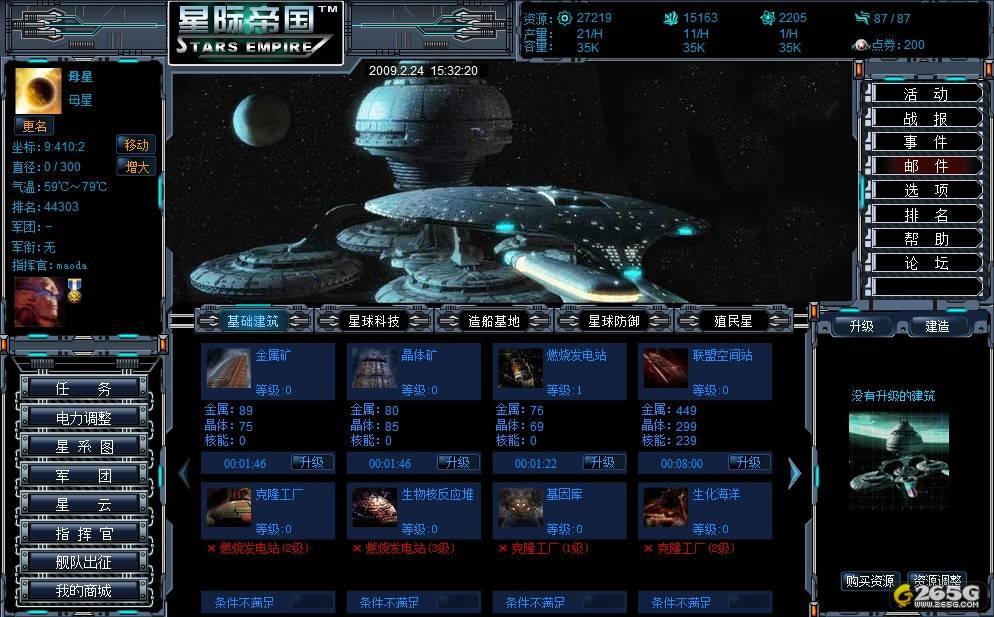Show the 星系图 galaxy map
994x617 pixels.
pos(84,447)
